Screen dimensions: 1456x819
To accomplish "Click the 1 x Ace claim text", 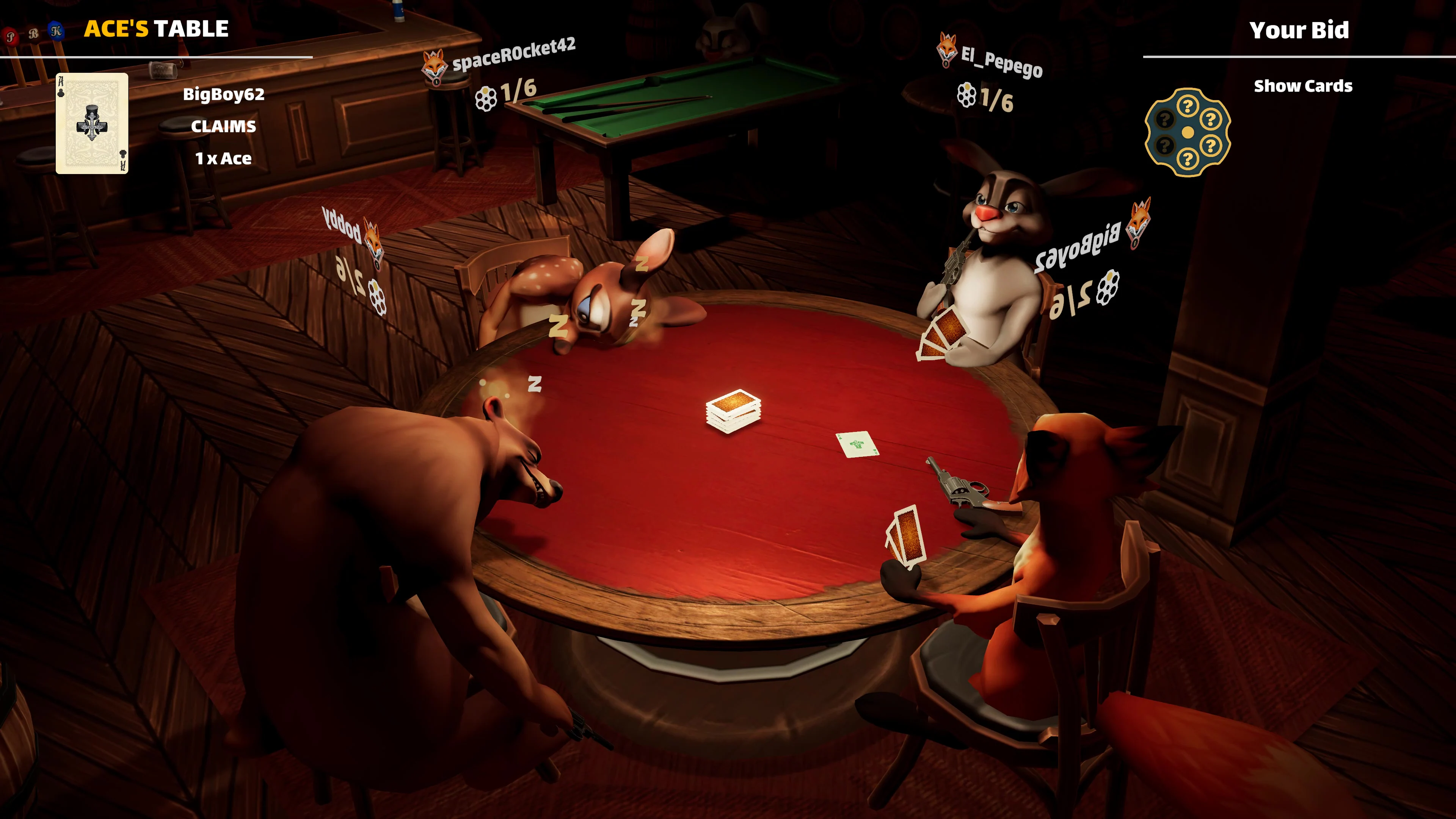I will coord(223,159).
